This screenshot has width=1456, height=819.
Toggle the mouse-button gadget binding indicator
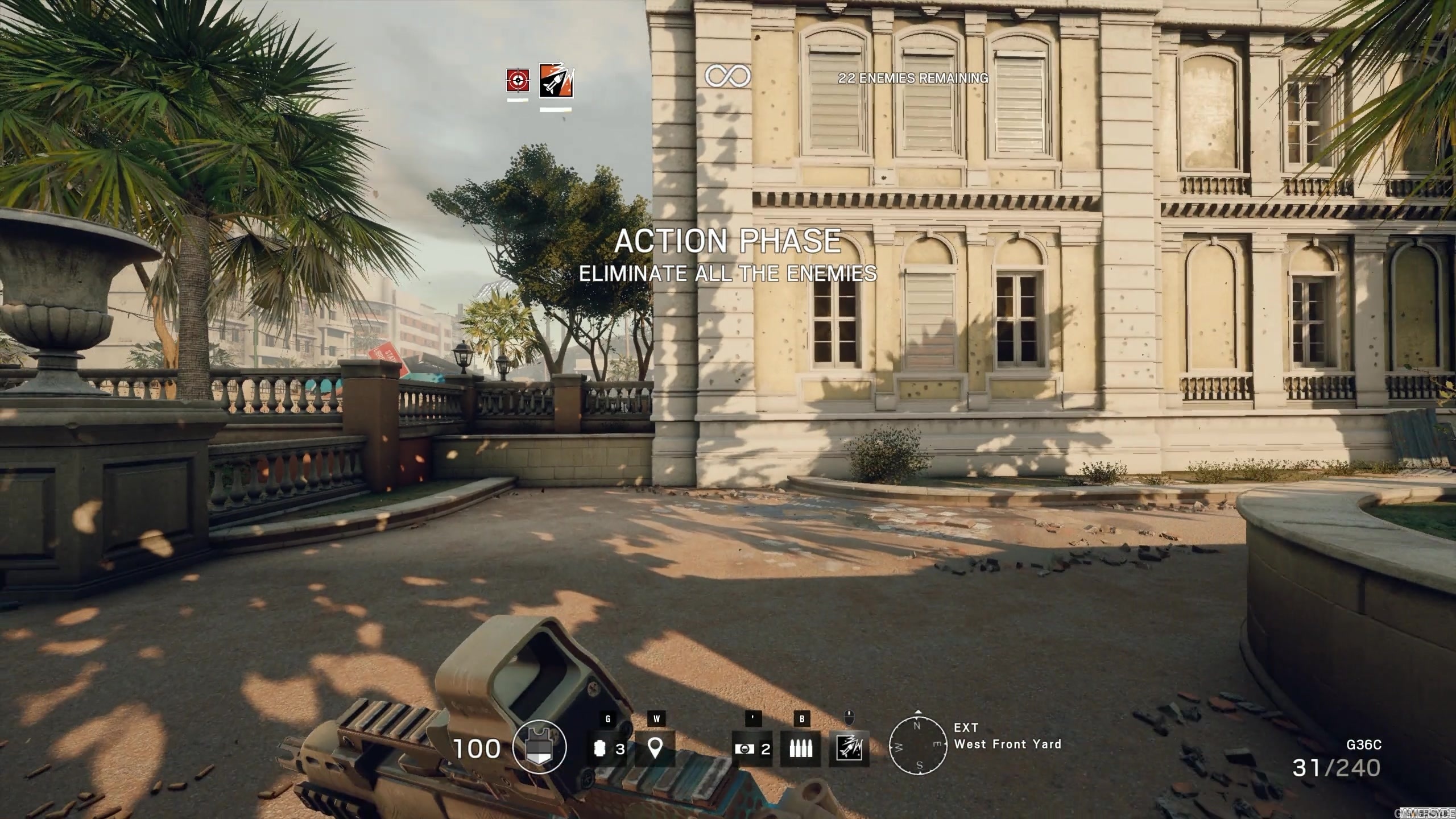point(850,718)
